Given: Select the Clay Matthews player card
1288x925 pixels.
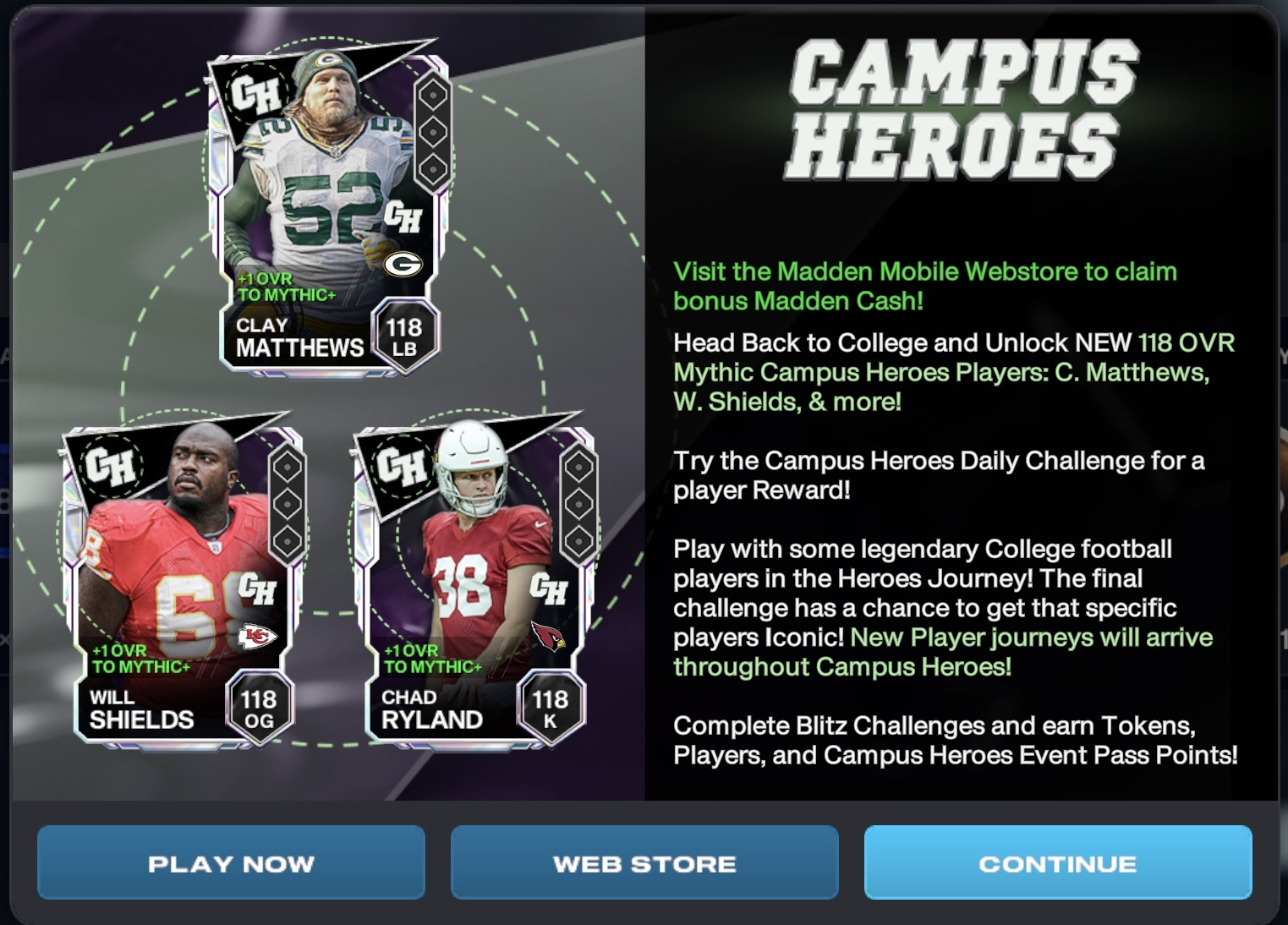Looking at the screenshot, I should [x=327, y=211].
